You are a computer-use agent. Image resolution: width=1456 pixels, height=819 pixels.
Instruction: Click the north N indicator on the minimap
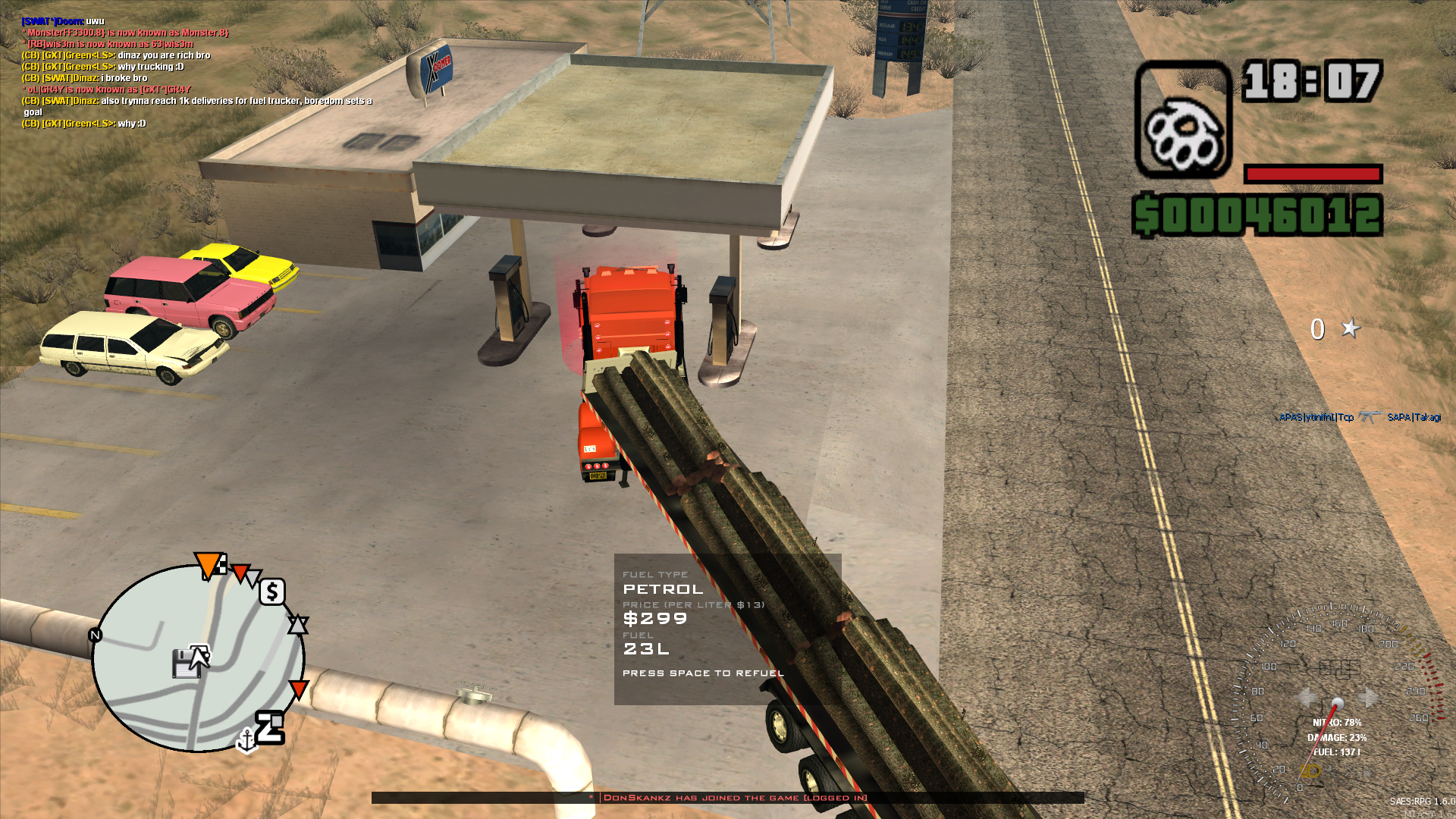click(95, 635)
